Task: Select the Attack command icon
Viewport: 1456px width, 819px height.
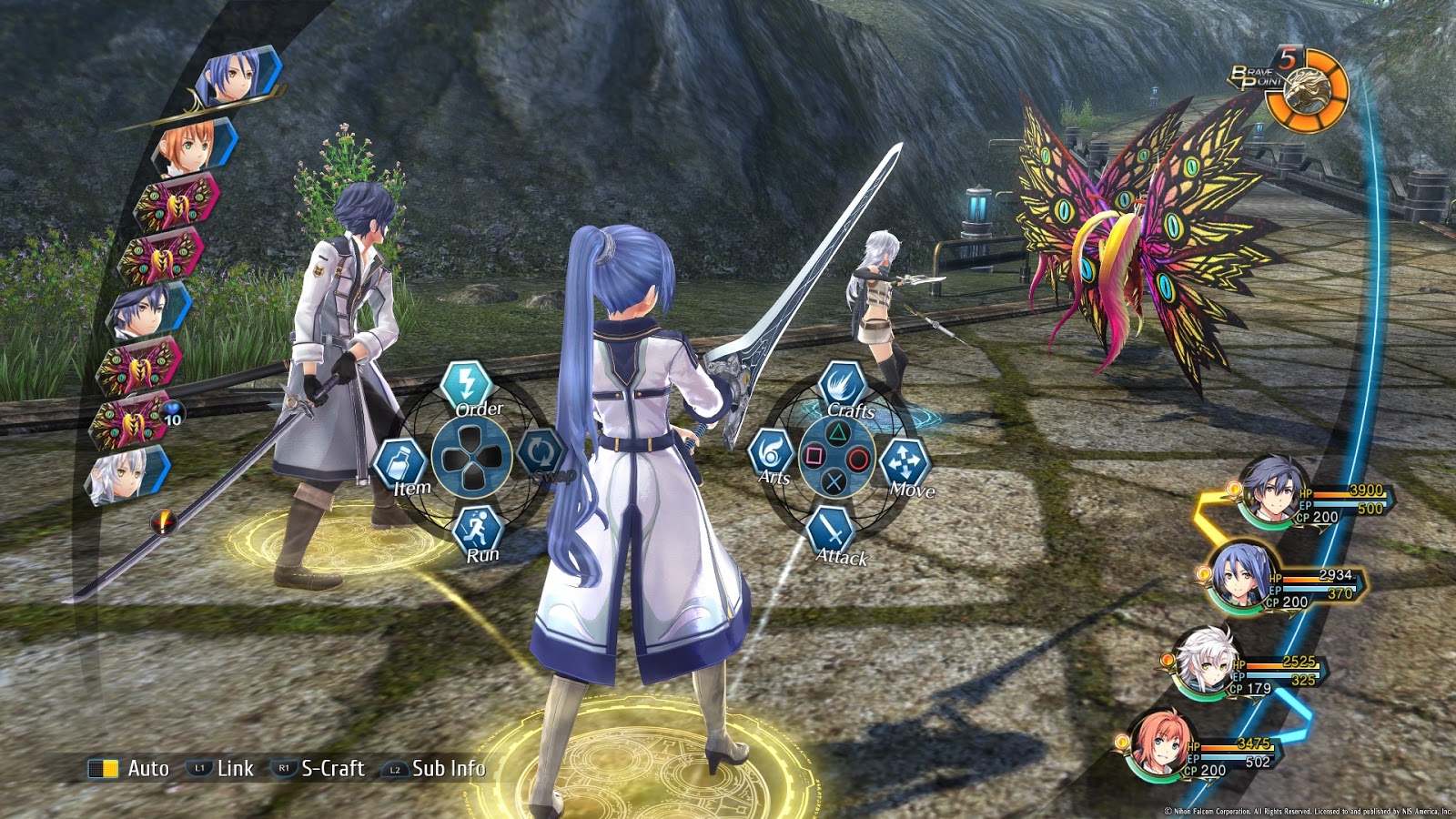Action: point(830,529)
